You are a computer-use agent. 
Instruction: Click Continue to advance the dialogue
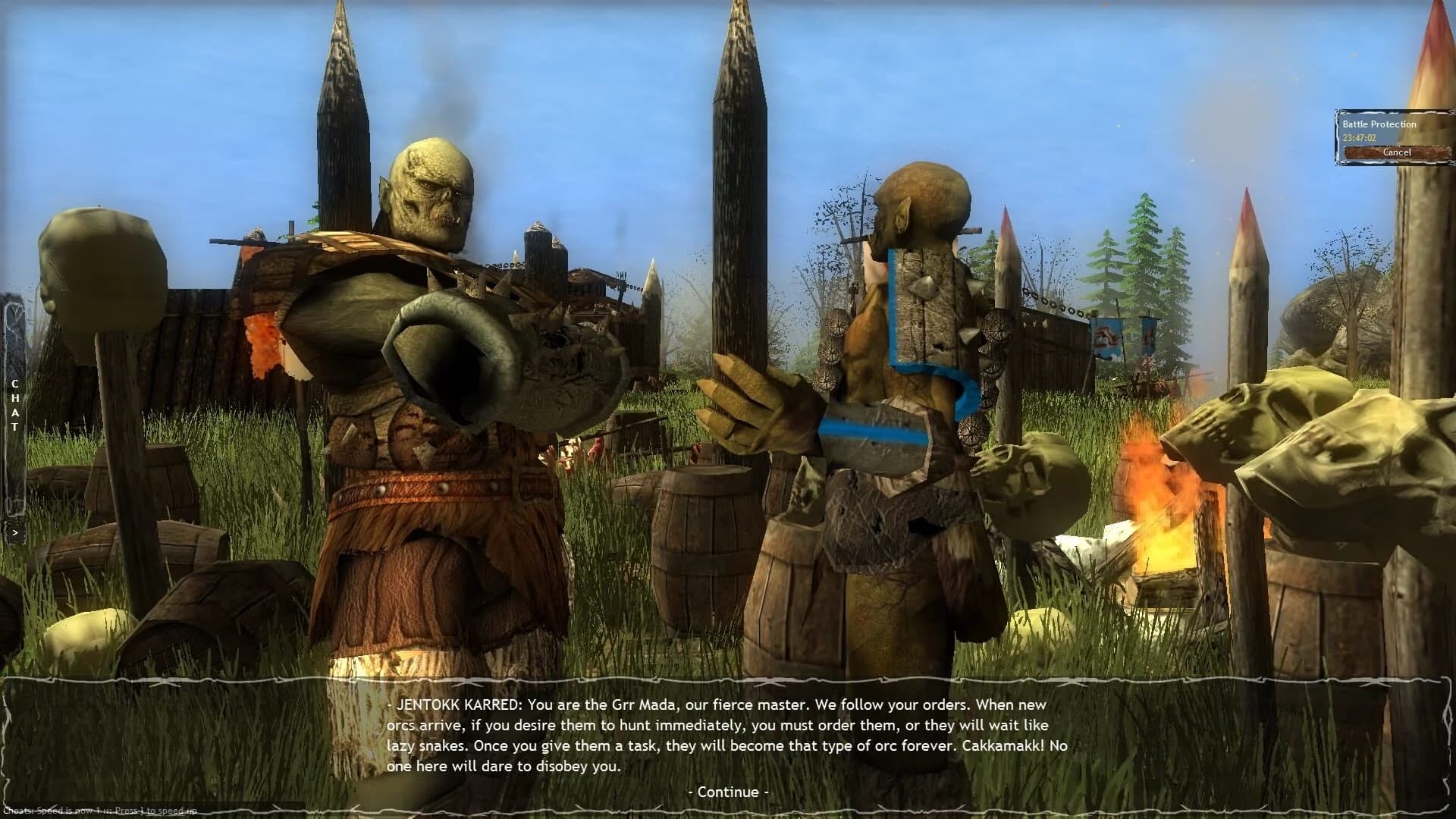[726, 791]
